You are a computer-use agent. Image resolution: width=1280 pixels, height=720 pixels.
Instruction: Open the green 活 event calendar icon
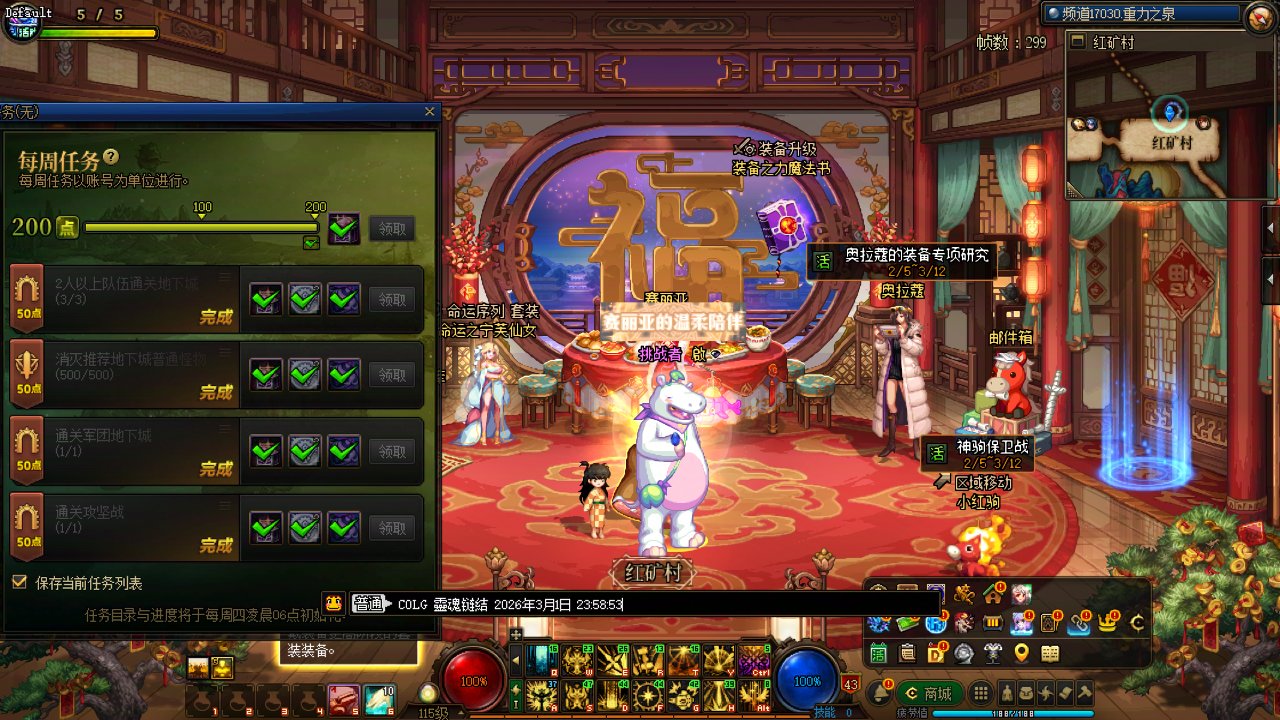(x=878, y=654)
